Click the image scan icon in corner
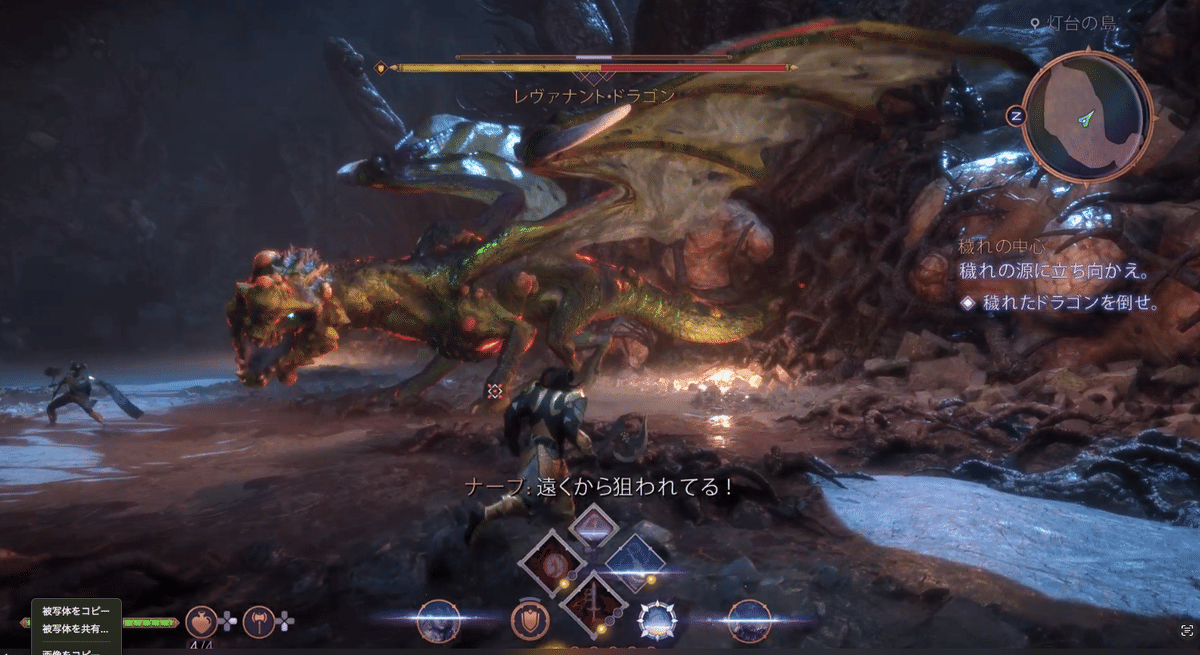Viewport: 1200px width, 655px height. (1187, 629)
